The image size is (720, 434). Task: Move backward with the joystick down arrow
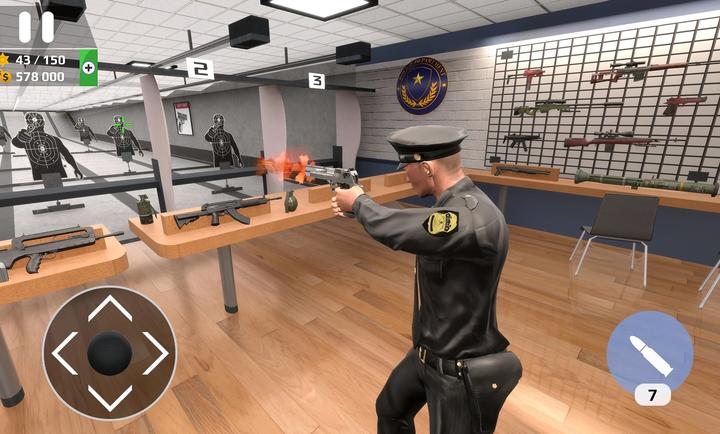[x=109, y=398]
